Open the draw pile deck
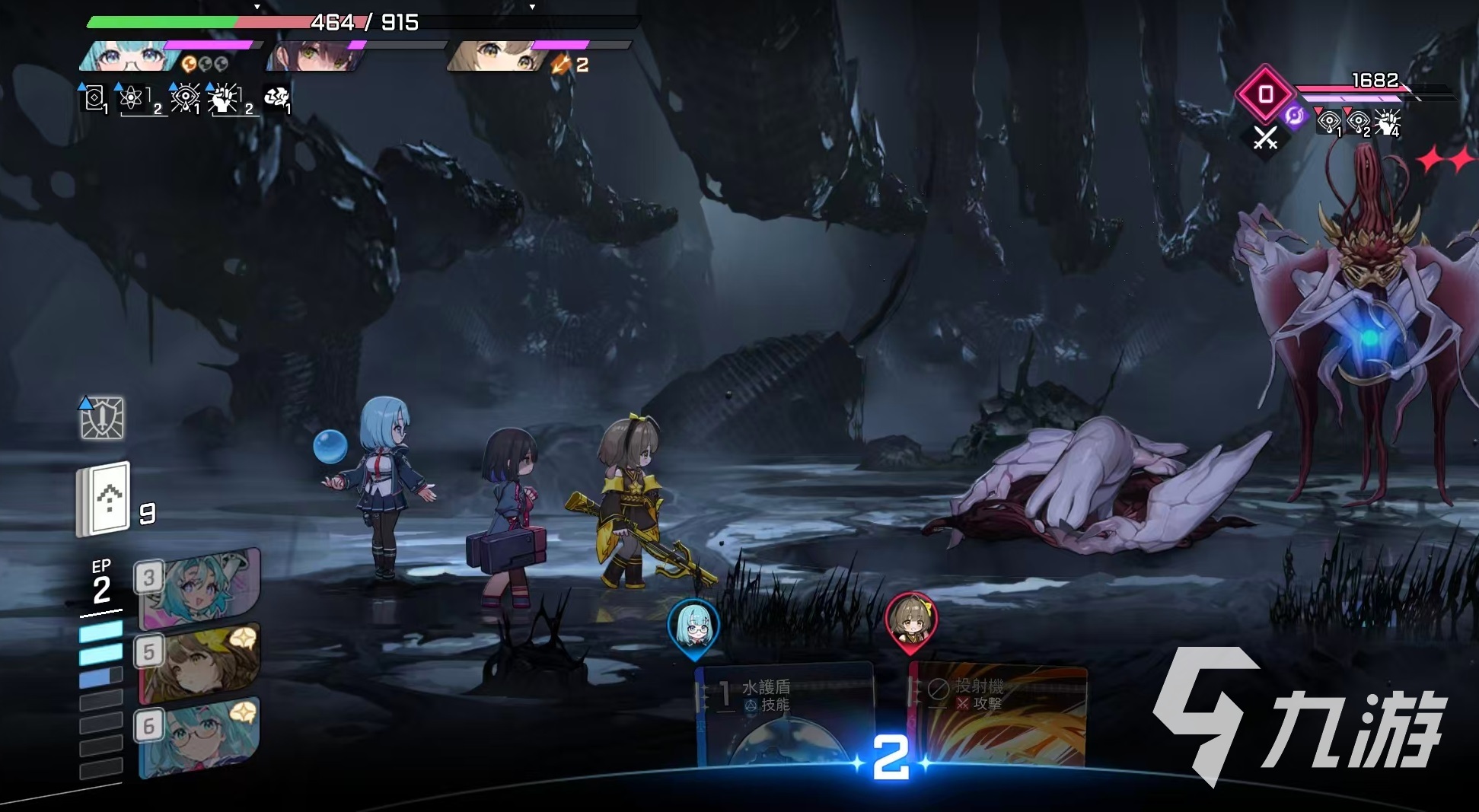 (x=105, y=499)
